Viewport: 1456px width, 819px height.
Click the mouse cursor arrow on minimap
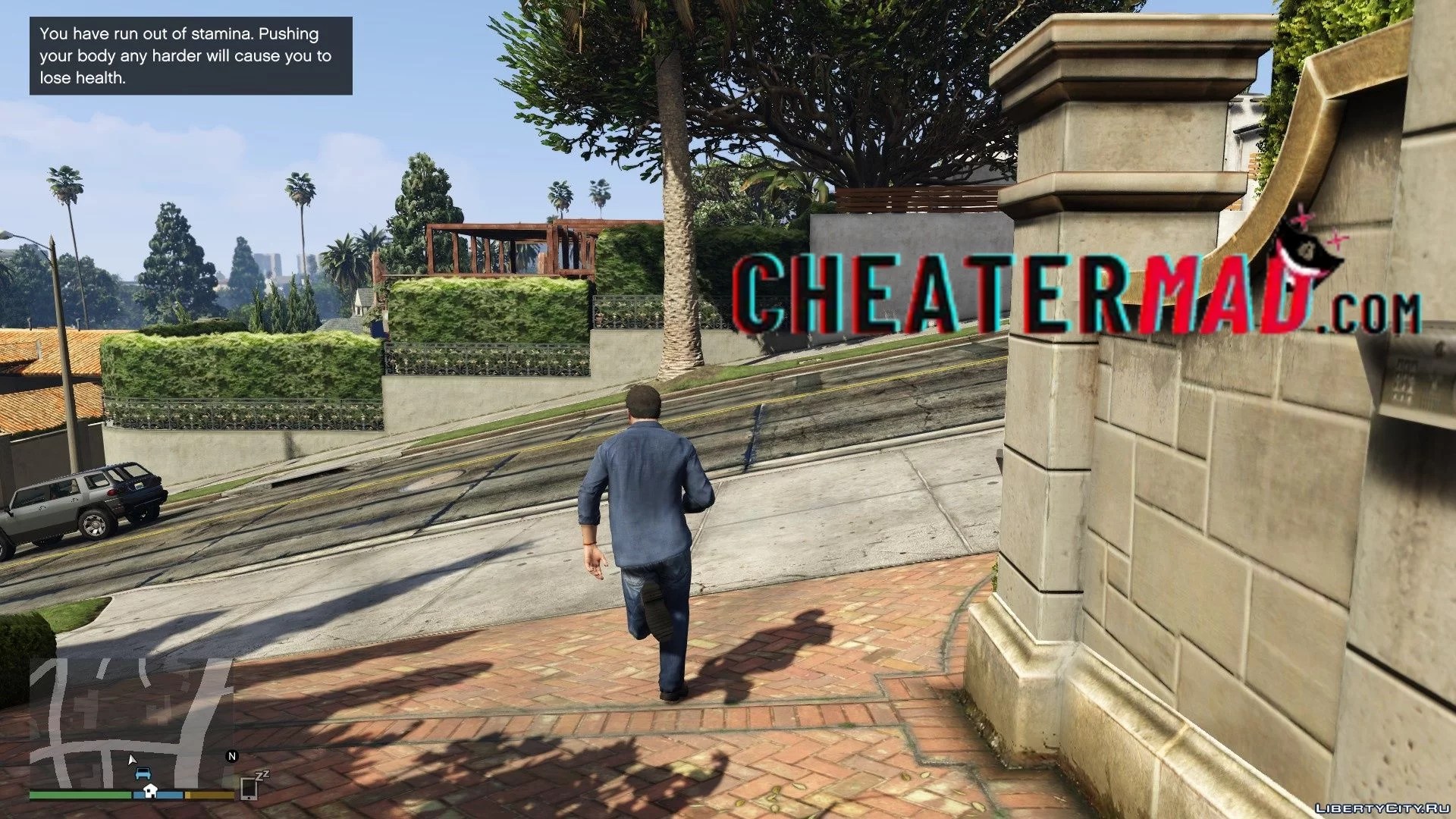pyautogui.click(x=132, y=759)
